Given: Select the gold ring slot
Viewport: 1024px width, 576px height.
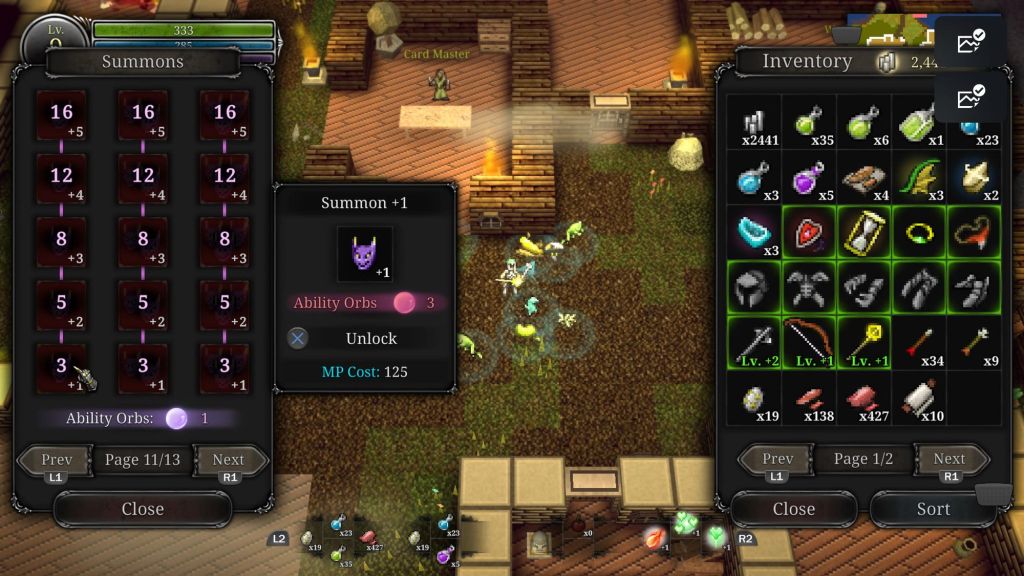Looking at the screenshot, I should [x=919, y=233].
